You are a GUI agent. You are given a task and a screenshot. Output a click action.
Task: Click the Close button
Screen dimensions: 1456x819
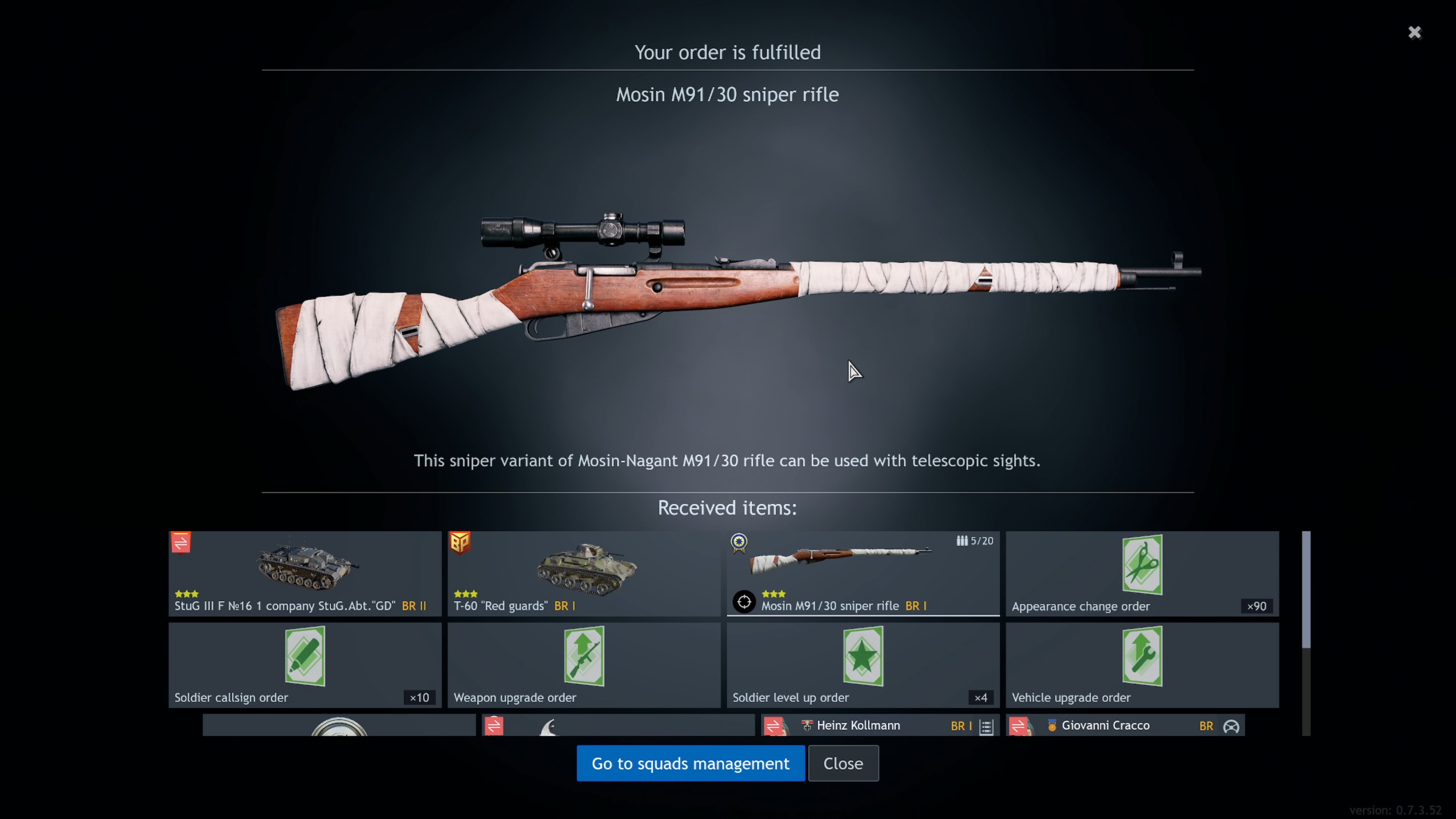(x=843, y=763)
